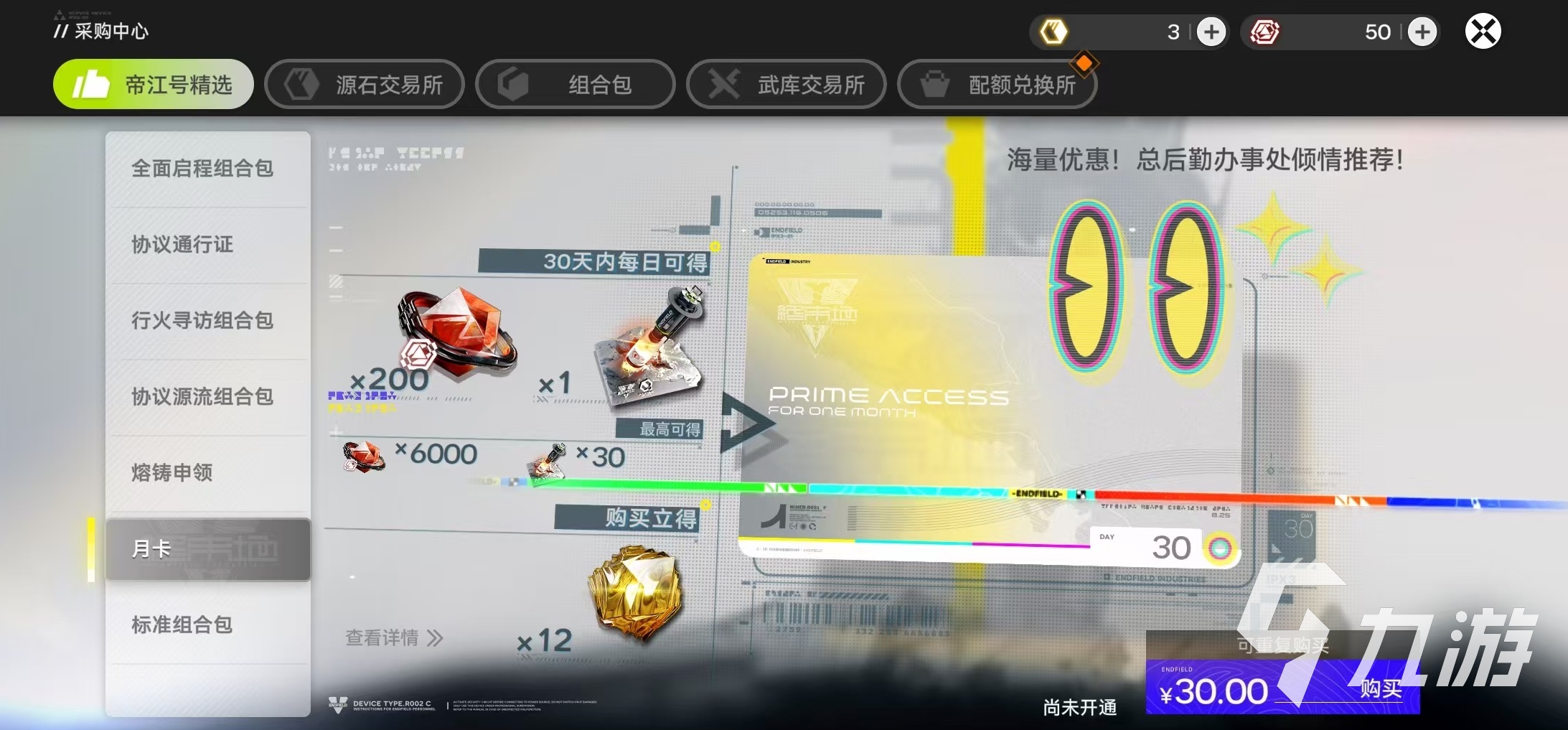This screenshot has height=730, width=1568.
Task: Click the 源石交易所 diamond icon
Action: pos(301,84)
